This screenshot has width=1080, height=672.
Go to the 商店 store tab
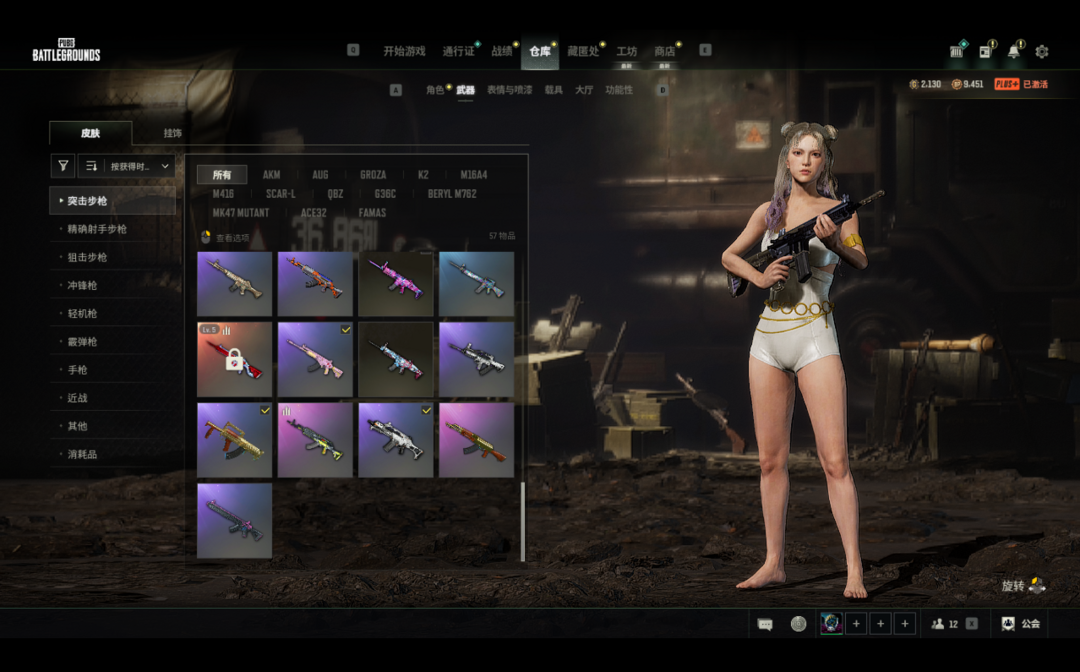[665, 51]
